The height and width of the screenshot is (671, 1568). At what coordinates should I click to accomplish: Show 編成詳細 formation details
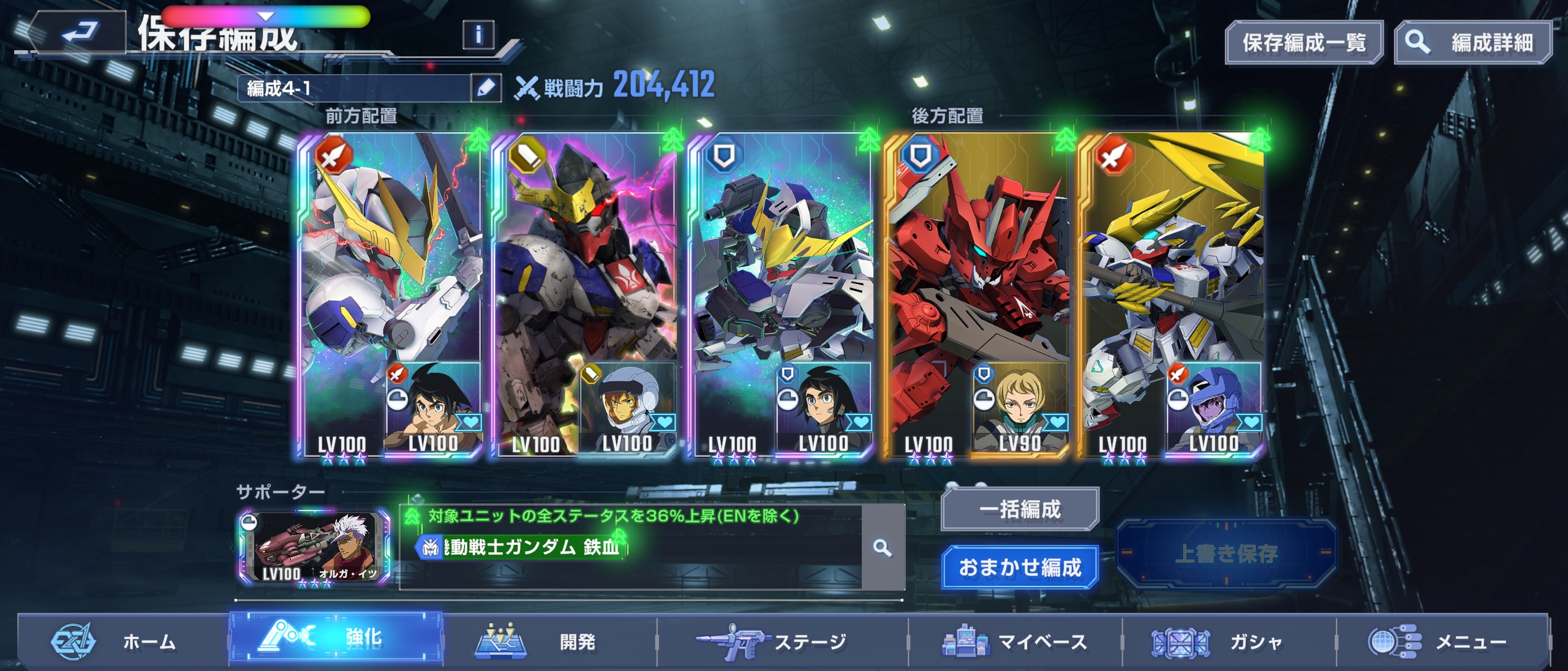1473,43
